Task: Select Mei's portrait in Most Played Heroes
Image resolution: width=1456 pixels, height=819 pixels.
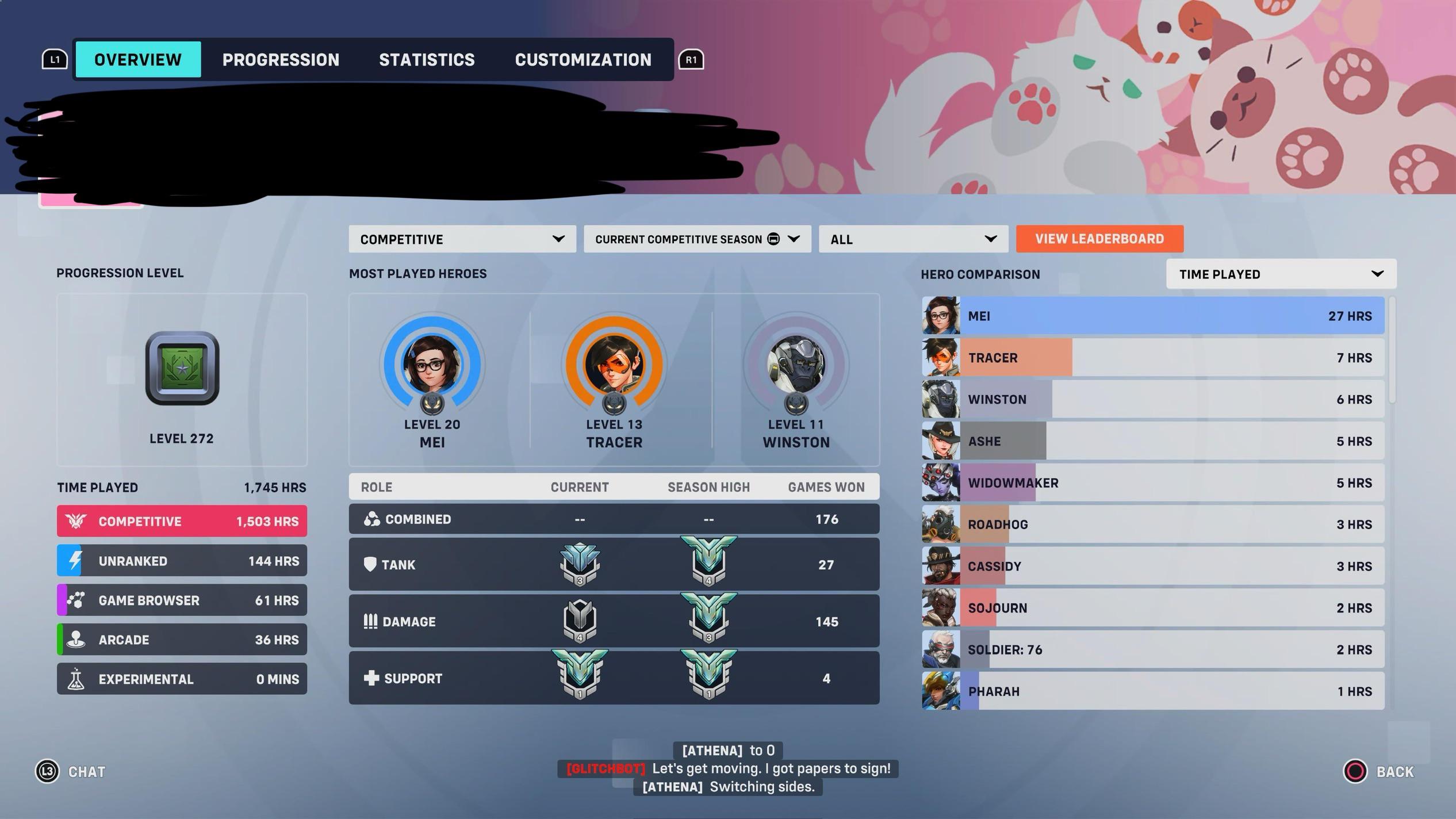Action: [433, 364]
